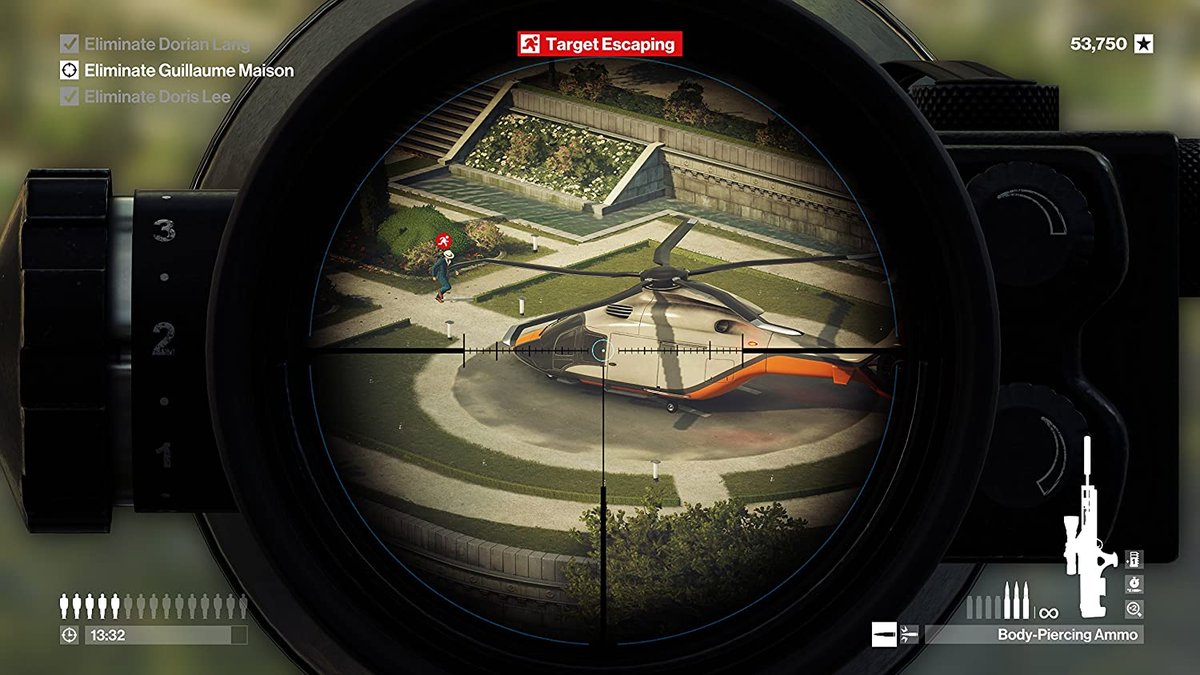This screenshot has height=675, width=1200.
Task: Click the magnifier zoom perk icon
Action: pyautogui.click(x=1134, y=608)
